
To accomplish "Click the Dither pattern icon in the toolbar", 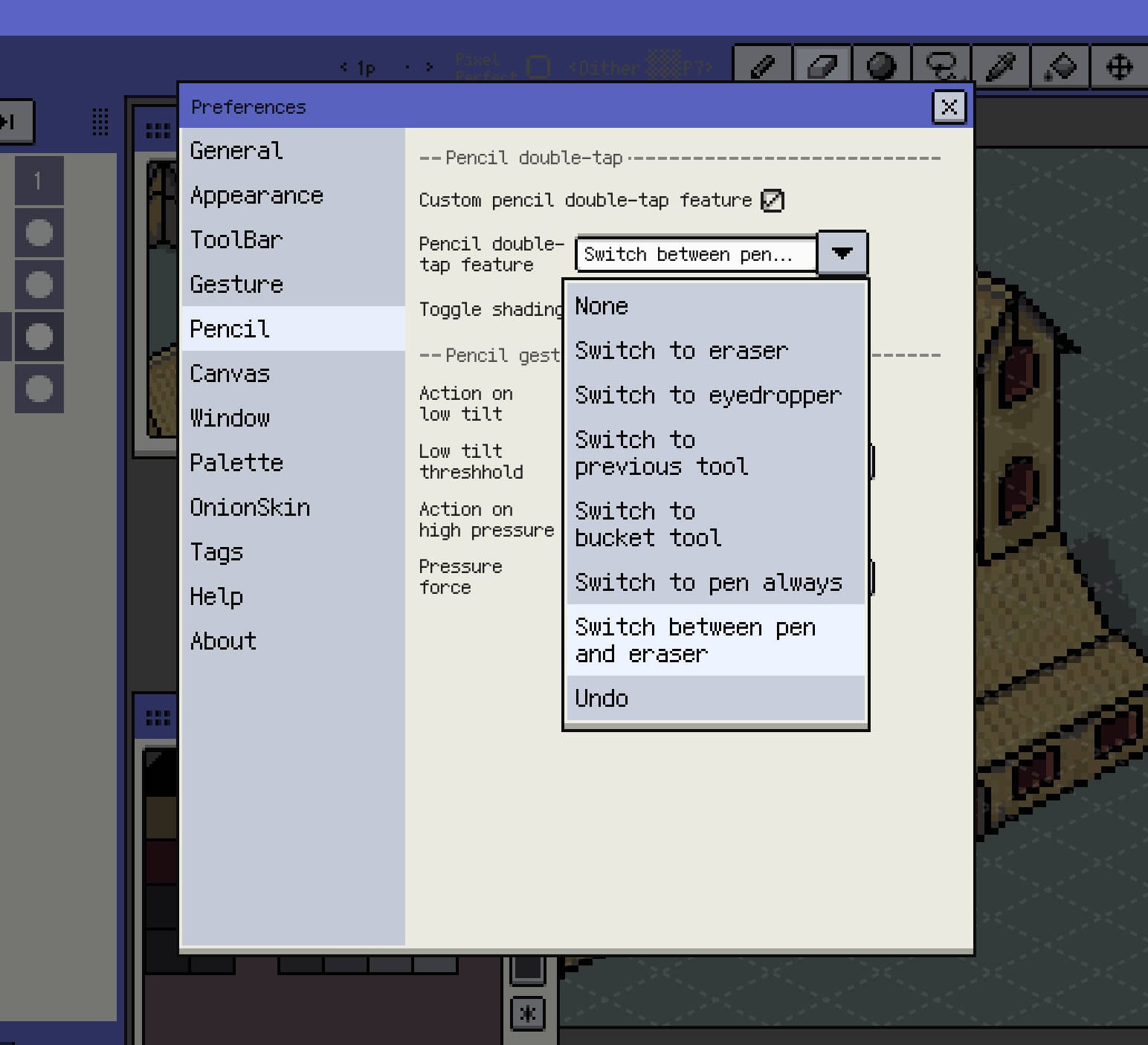I will click(664, 62).
